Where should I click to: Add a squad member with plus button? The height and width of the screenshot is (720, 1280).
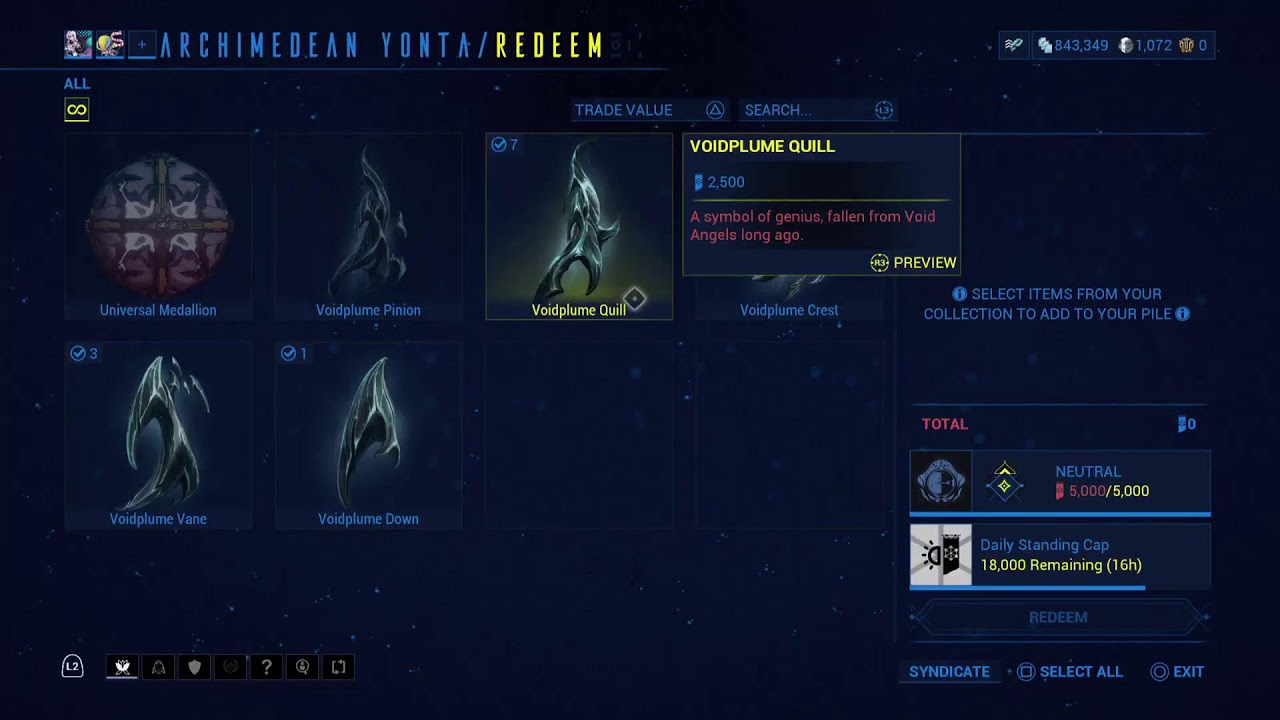pos(142,45)
